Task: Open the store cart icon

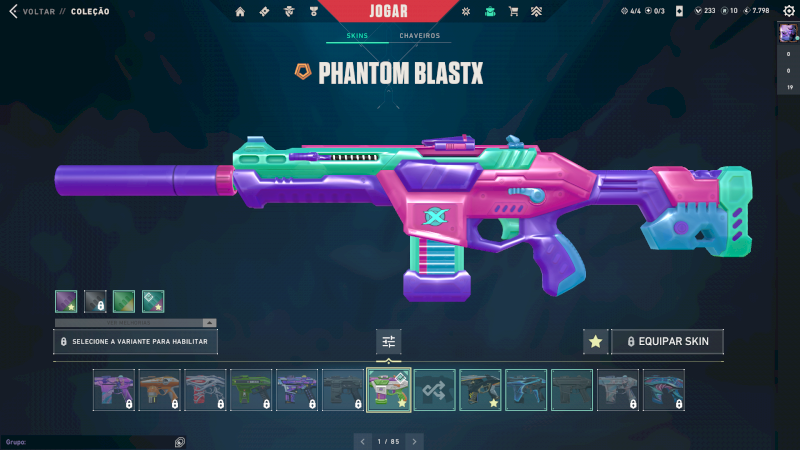Action: pyautogui.click(x=514, y=12)
